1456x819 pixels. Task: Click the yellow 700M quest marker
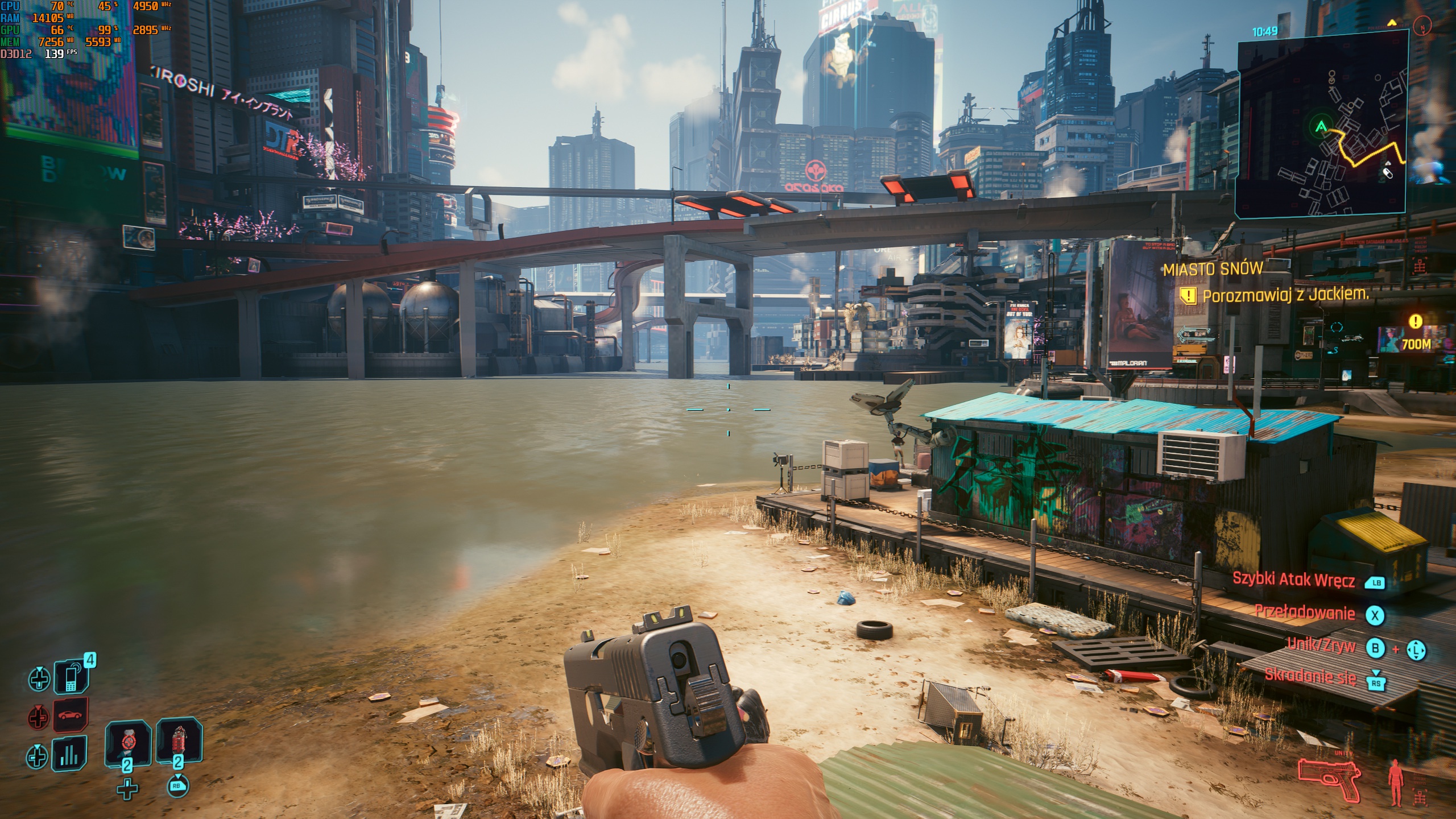pos(1416,344)
